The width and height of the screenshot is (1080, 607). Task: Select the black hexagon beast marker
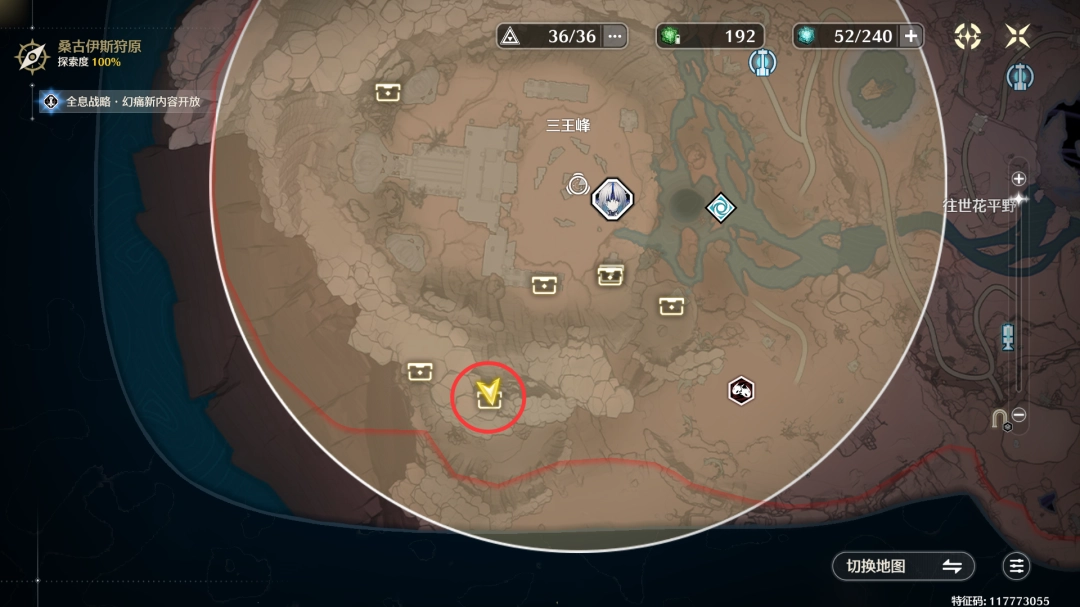(740, 390)
